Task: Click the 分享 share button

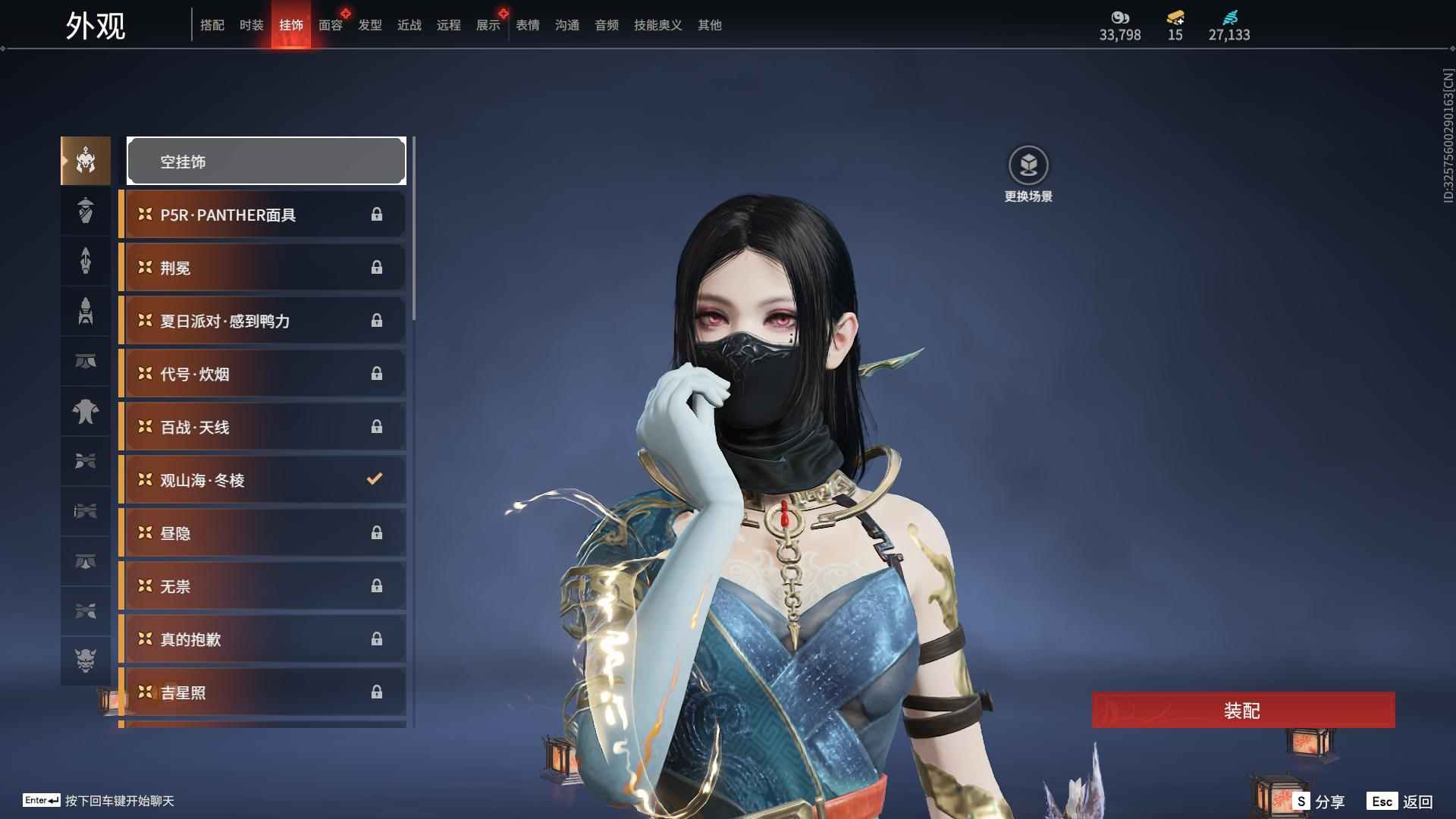Action: click(1319, 802)
